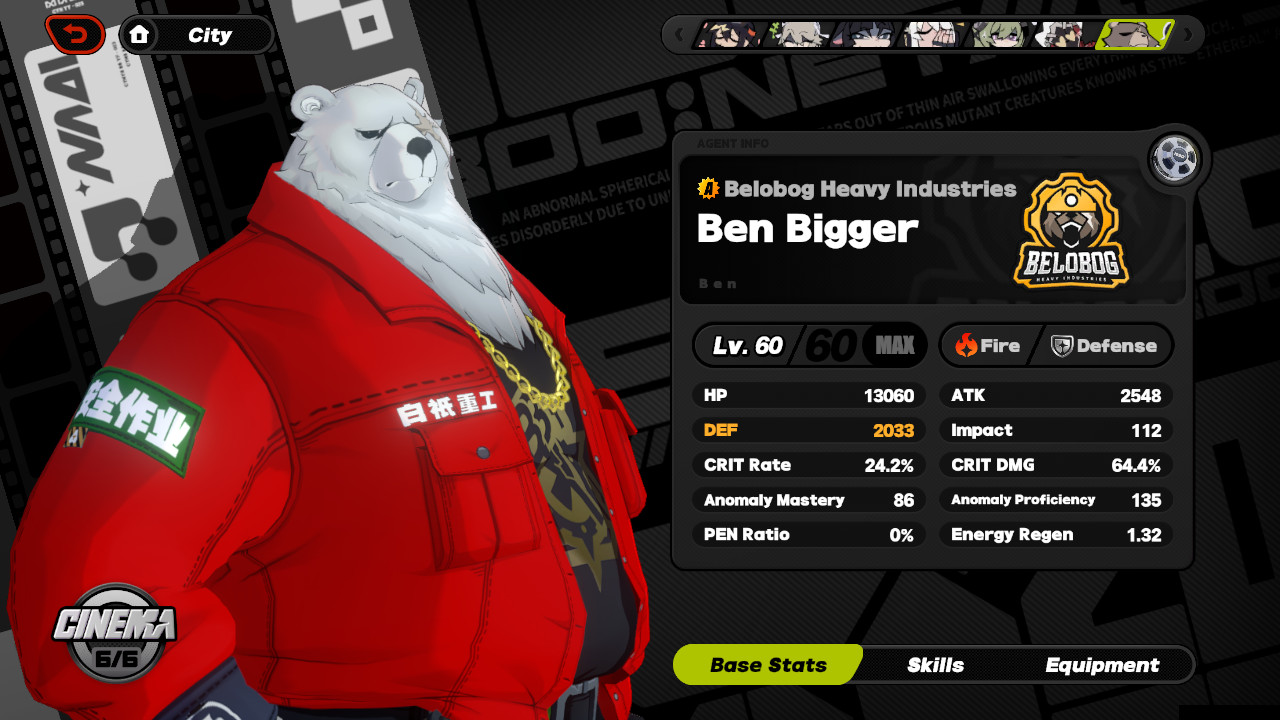Switch to the Skills tab

(x=937, y=665)
